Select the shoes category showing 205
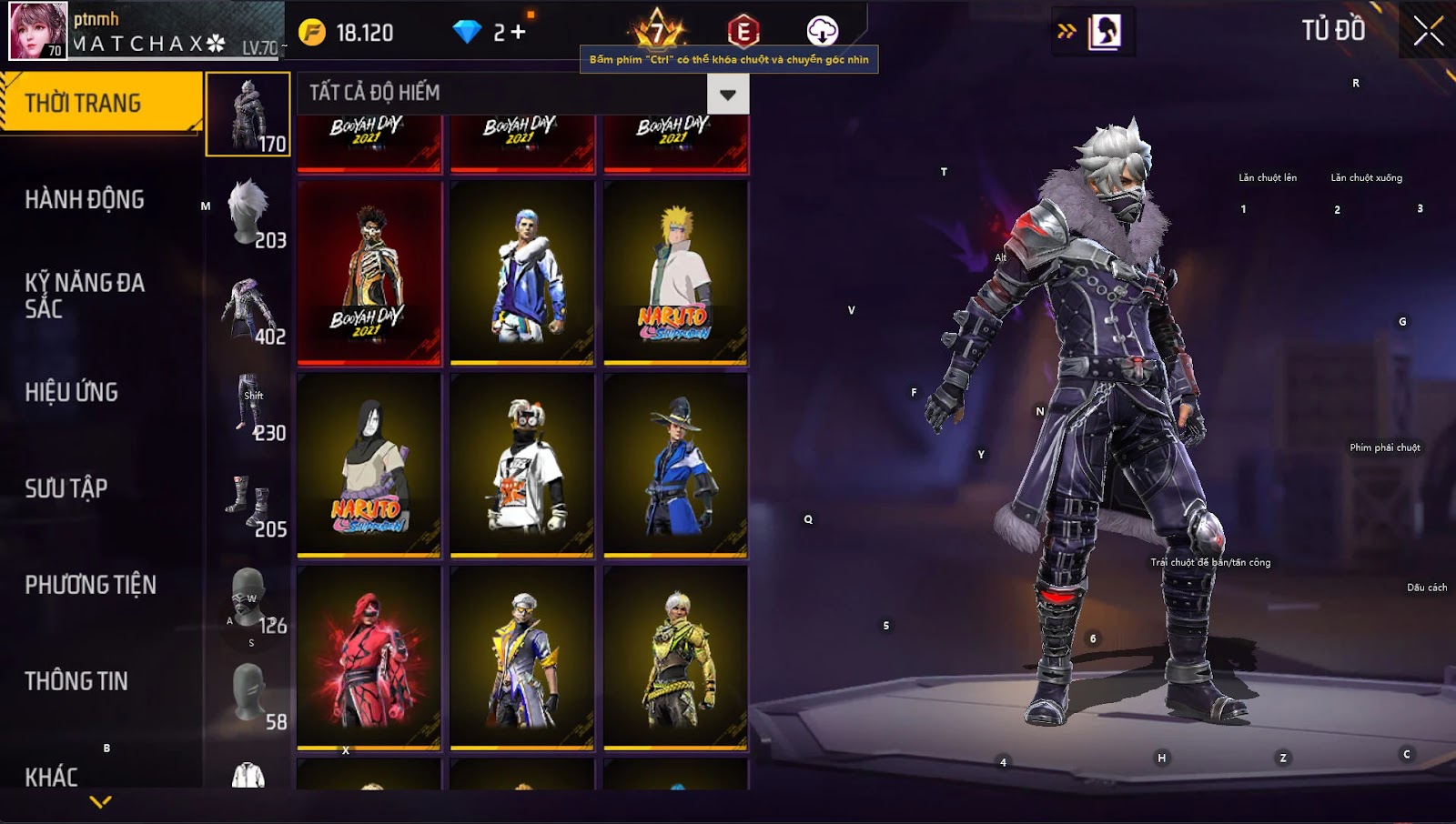The image size is (1456, 824). tap(248, 500)
